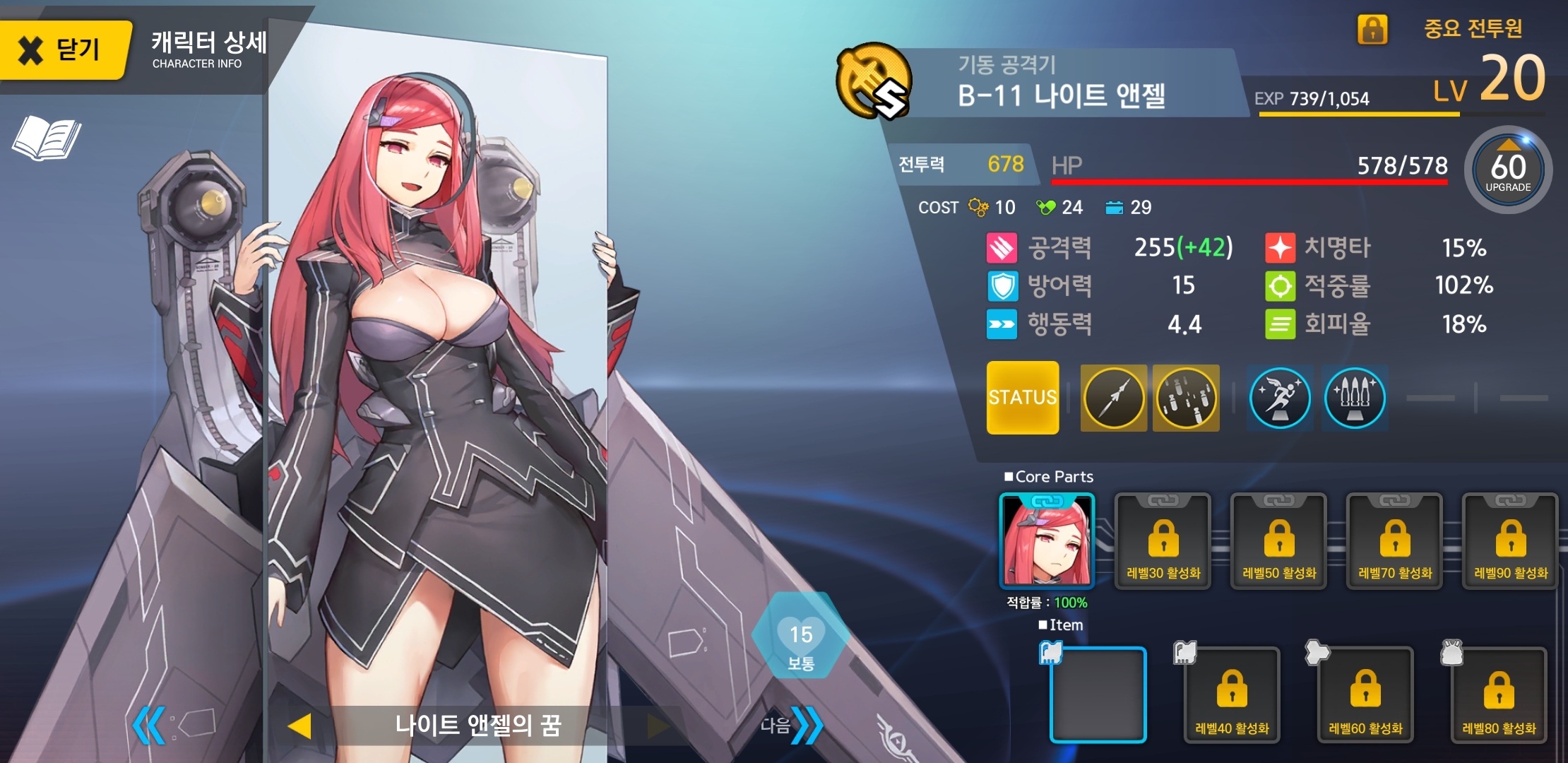Select the level 90 locked core slot
Image resolution: width=1568 pixels, height=763 pixels.
click(1510, 541)
